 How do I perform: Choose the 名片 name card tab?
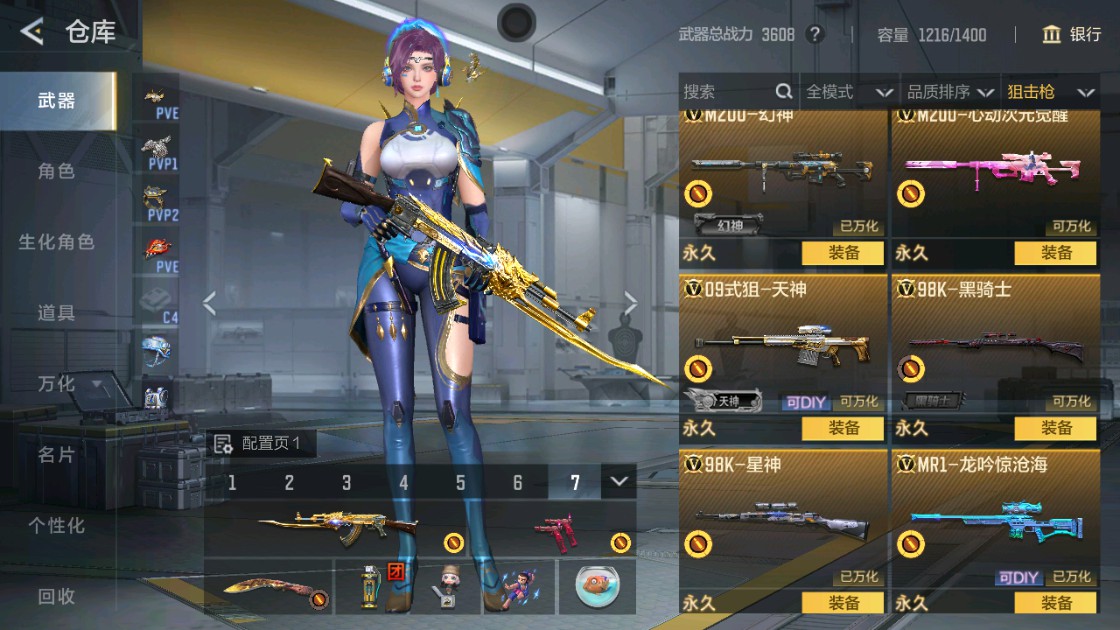tap(56, 455)
